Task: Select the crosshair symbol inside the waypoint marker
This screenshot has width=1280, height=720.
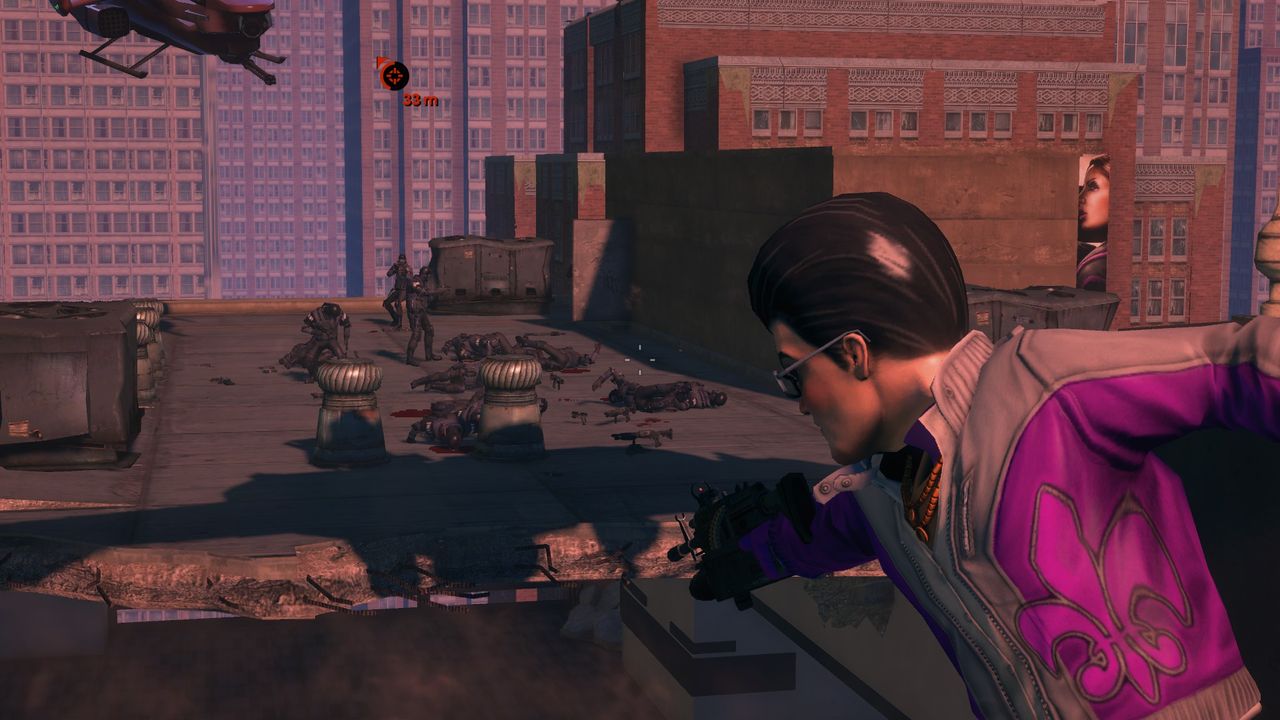Action: point(395,75)
